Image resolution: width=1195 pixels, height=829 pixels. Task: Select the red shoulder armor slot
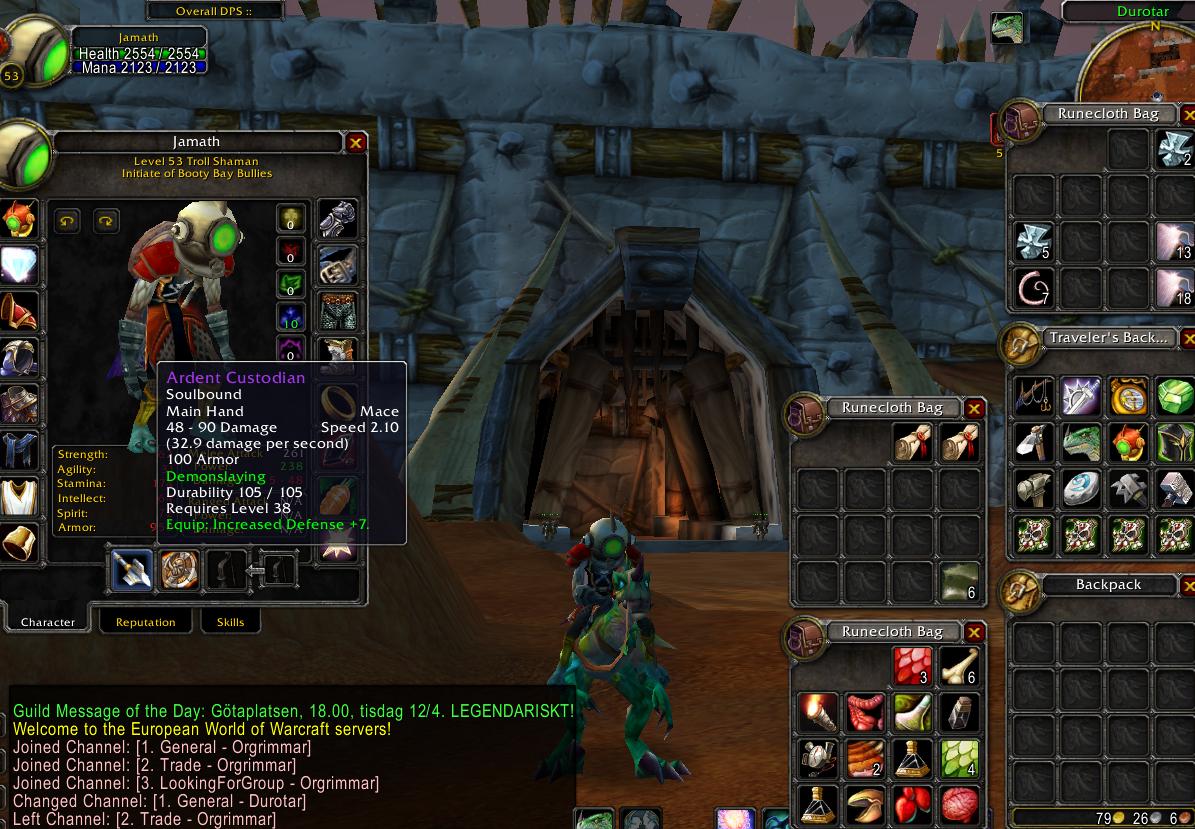(x=18, y=310)
